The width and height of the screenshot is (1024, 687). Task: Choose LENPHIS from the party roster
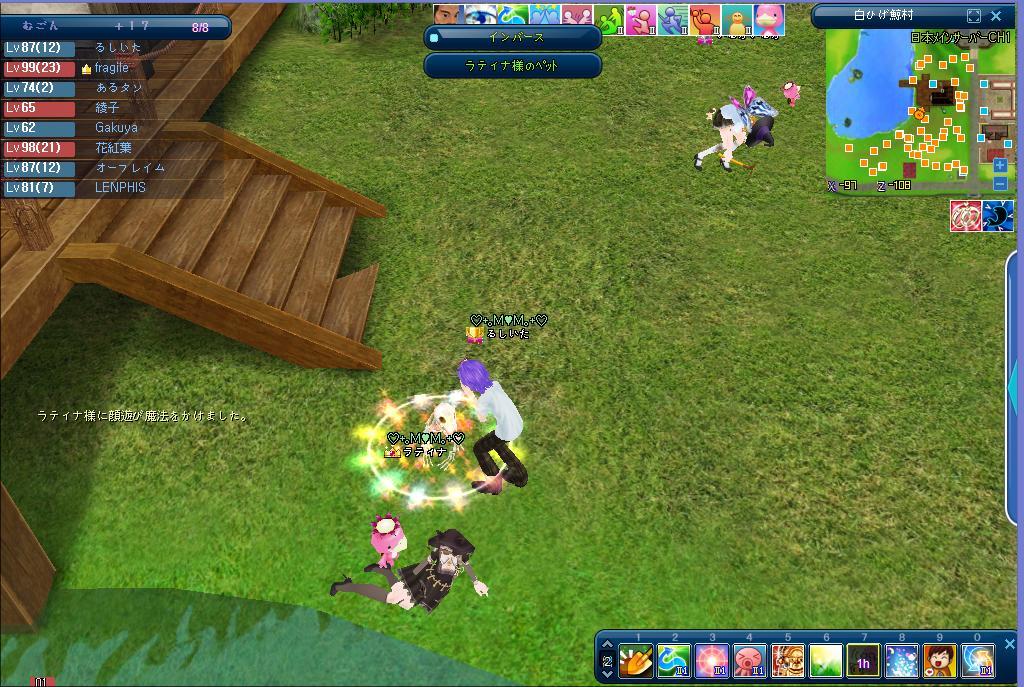coord(120,188)
